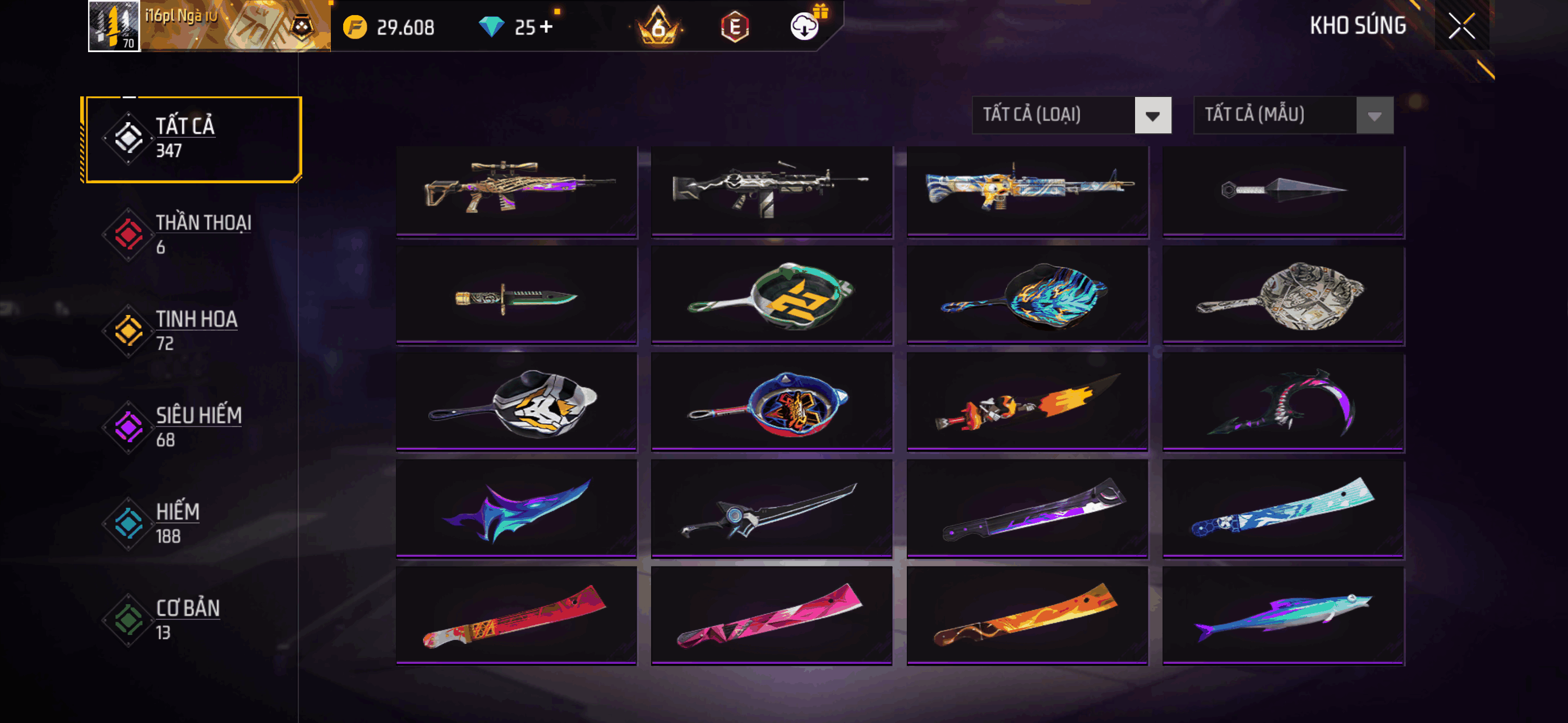Open the red E hexagon badge
Image resolution: width=1568 pixels, height=723 pixels.
tap(735, 27)
